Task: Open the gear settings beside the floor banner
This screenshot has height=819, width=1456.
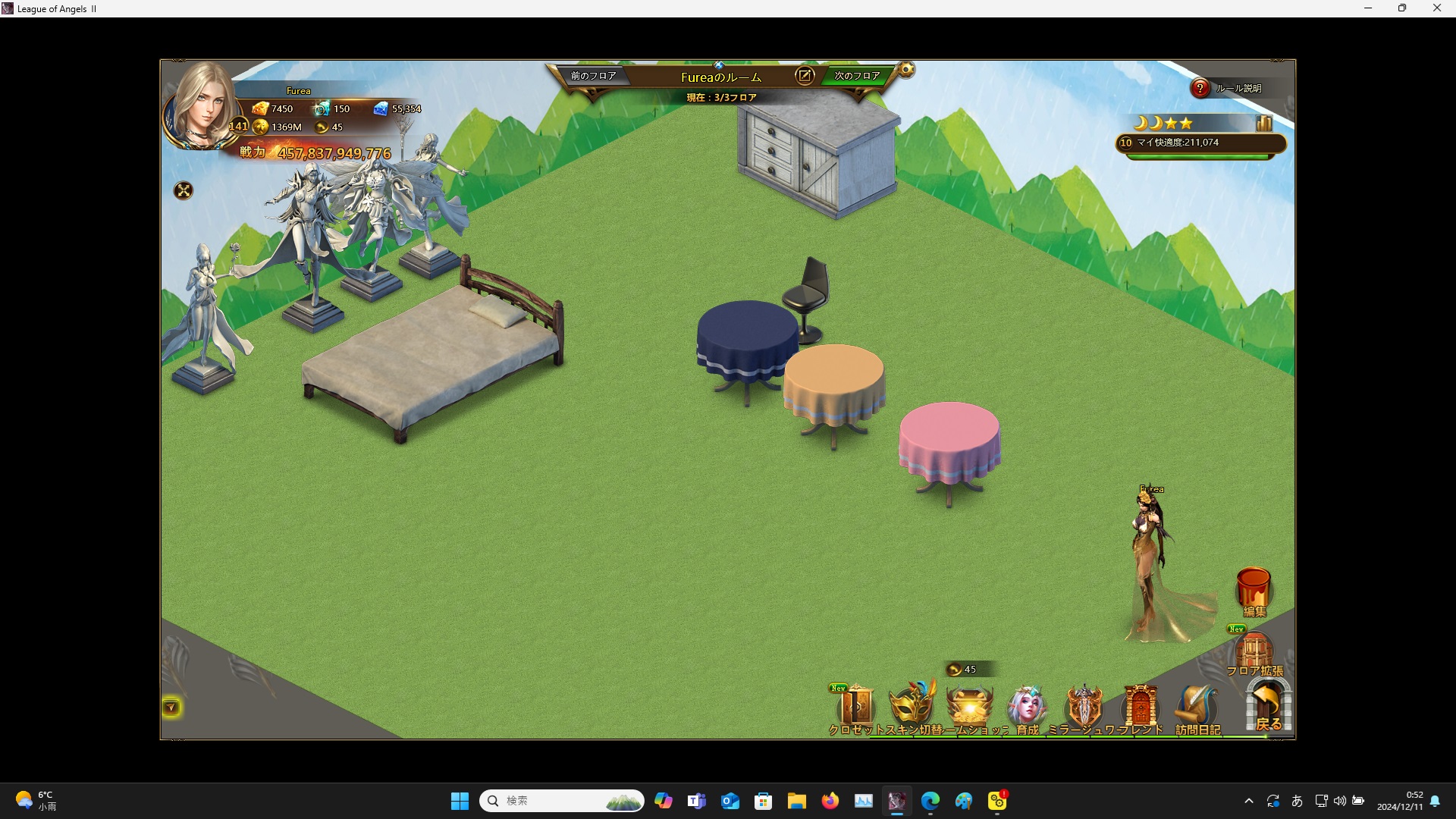Action: [906, 71]
